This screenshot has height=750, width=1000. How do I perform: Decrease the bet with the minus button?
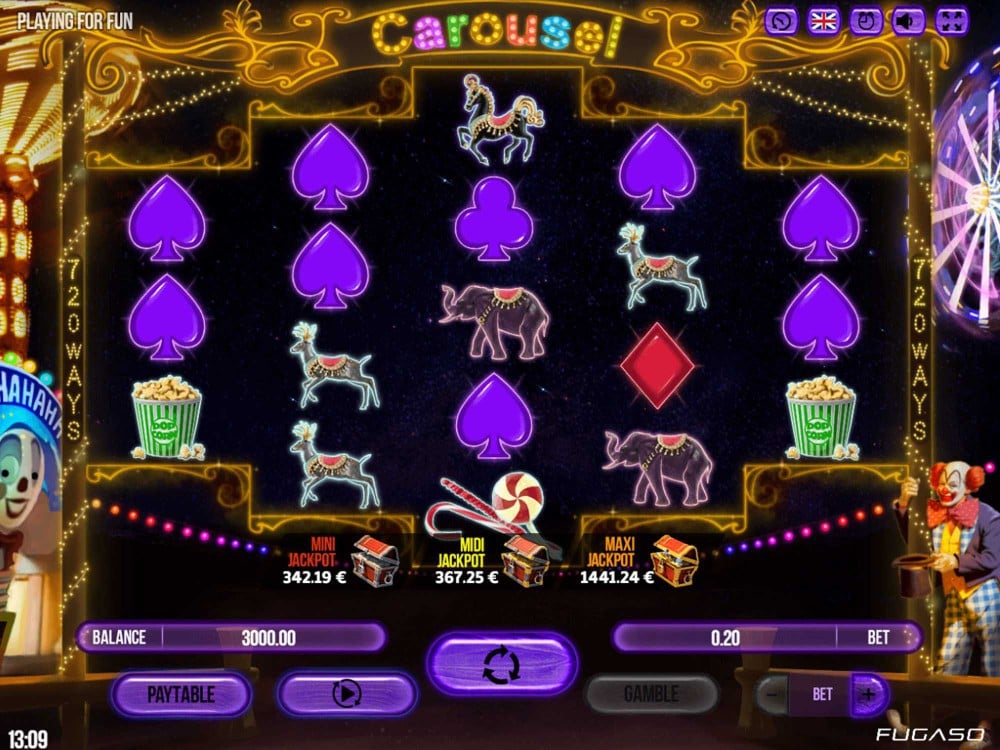click(772, 693)
